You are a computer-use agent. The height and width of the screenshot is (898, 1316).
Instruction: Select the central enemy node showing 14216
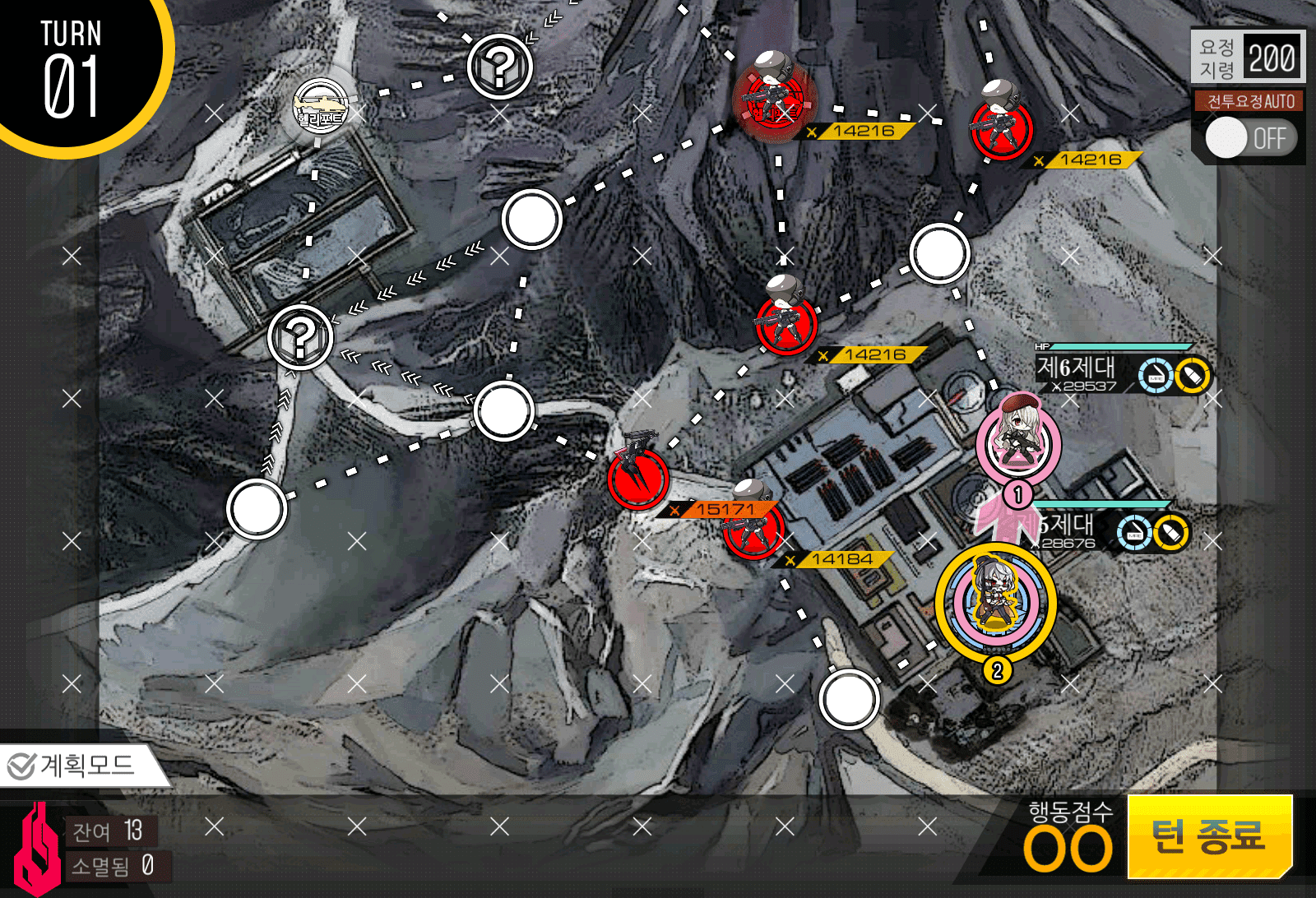(x=785, y=329)
